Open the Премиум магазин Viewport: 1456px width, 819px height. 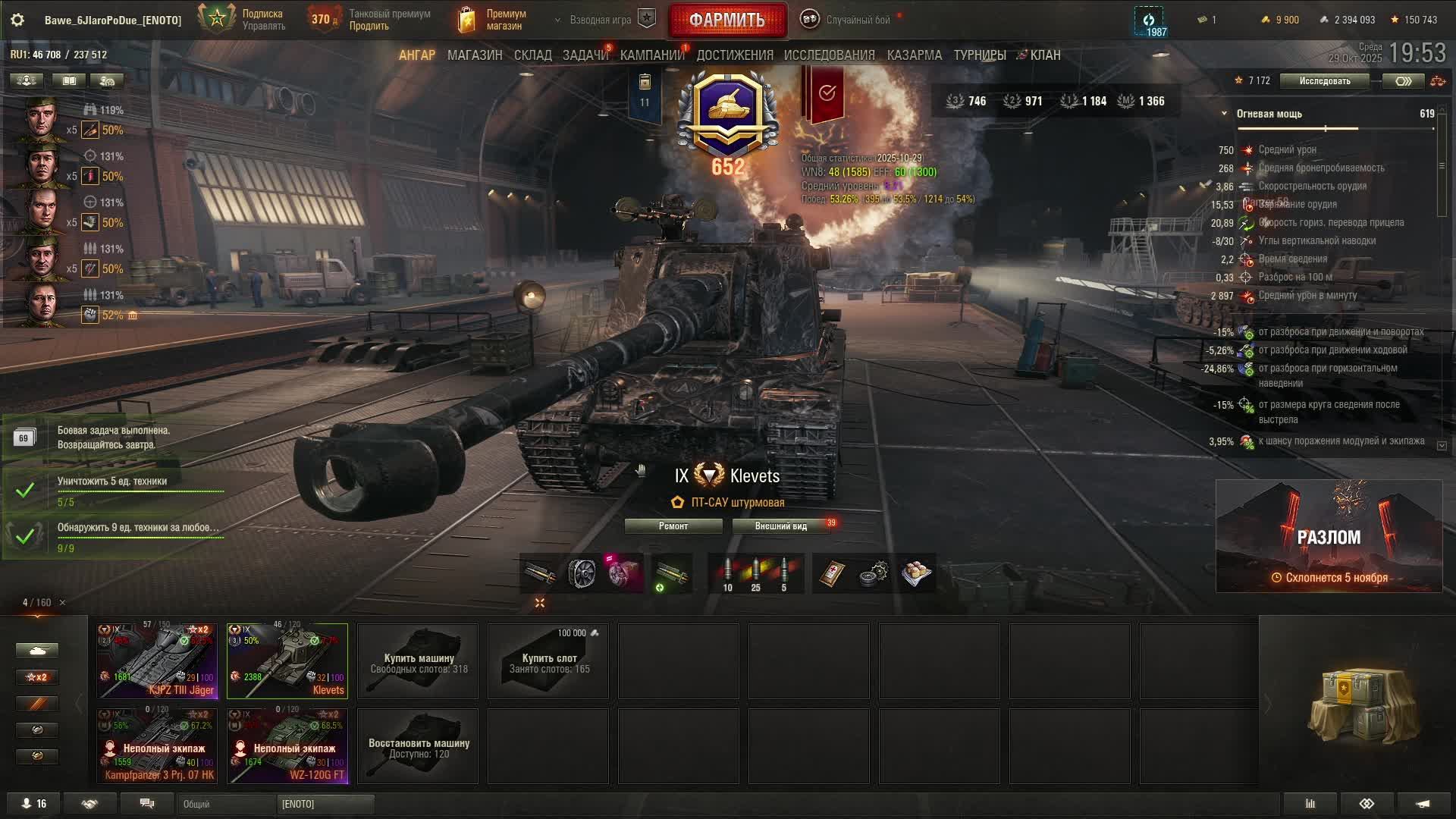click(493, 20)
